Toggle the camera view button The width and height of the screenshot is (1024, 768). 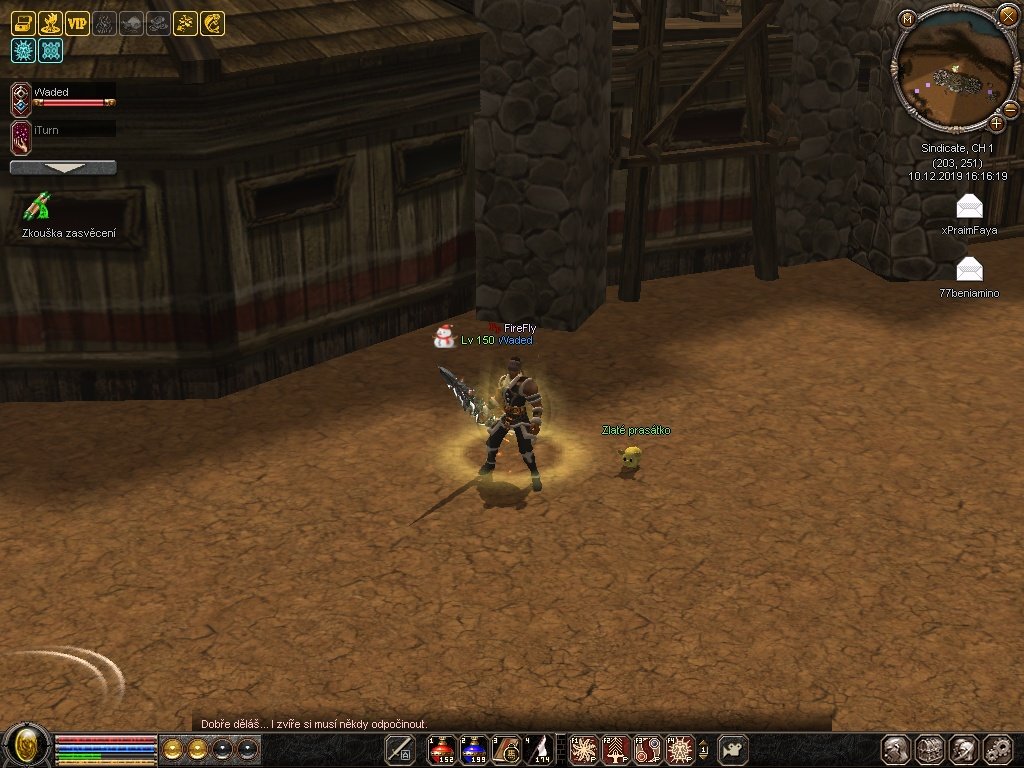735,749
